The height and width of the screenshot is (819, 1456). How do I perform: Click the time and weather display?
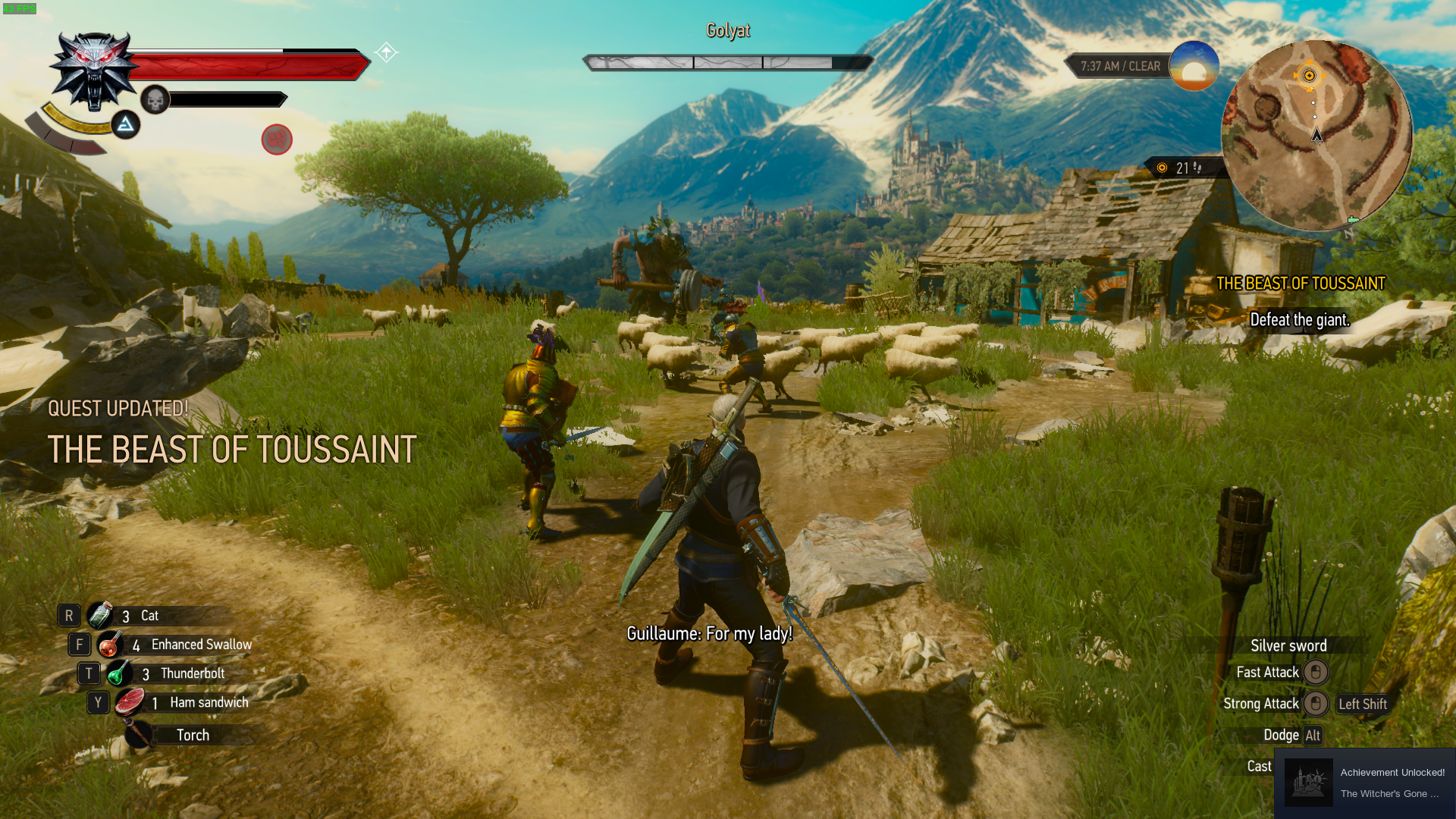(x=1120, y=67)
